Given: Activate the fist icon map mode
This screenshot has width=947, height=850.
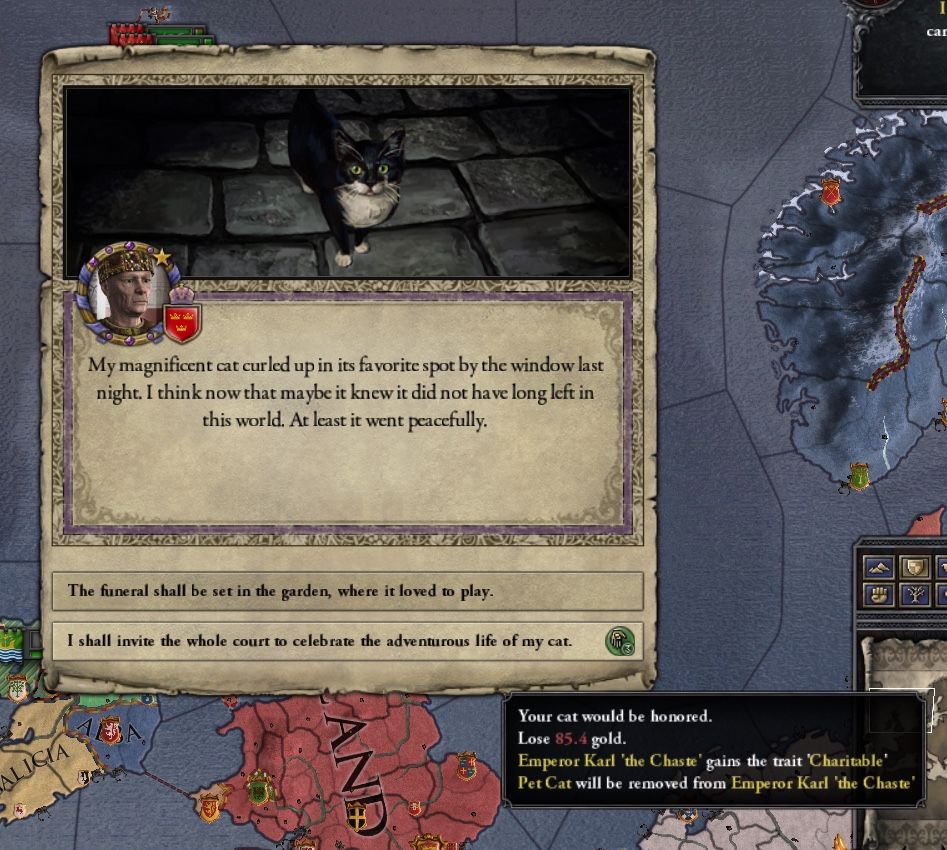Looking at the screenshot, I should coord(878,596).
